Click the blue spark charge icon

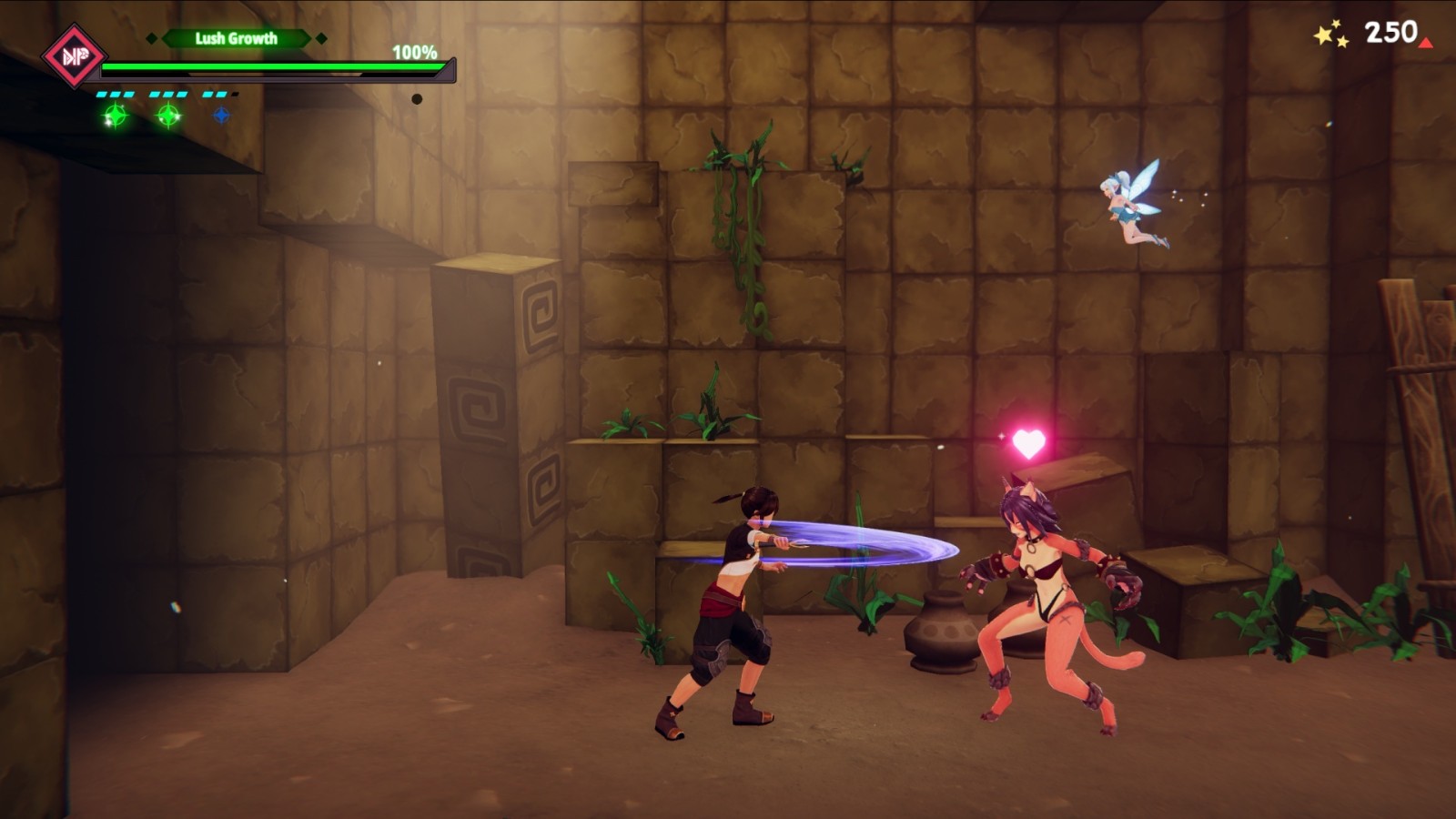tap(221, 116)
